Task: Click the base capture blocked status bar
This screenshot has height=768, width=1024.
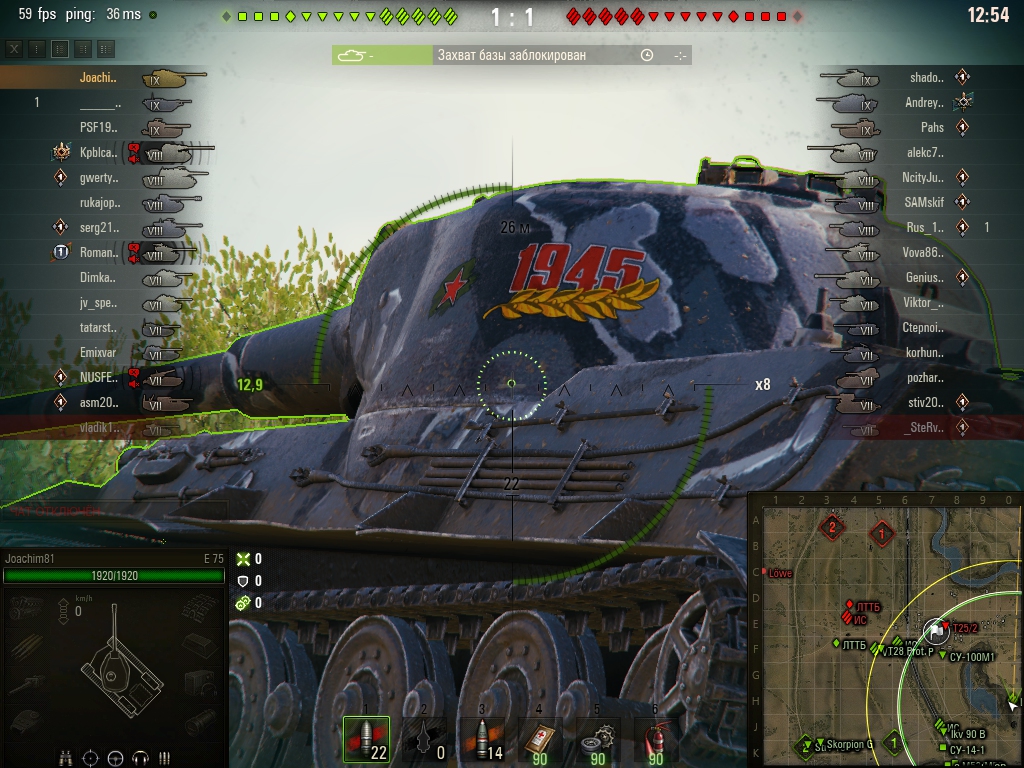Action: 511,56
